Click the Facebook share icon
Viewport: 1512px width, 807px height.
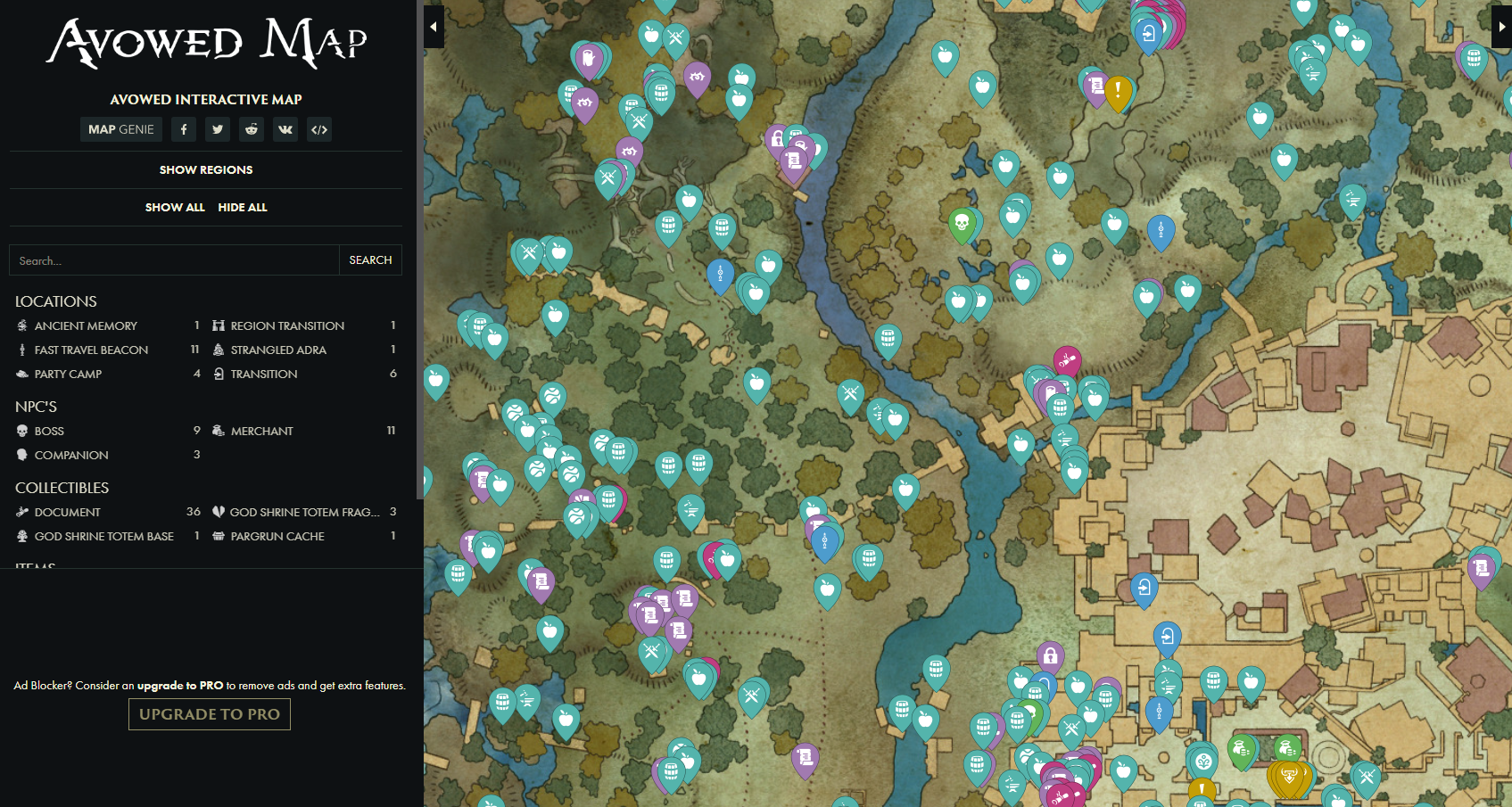183,129
